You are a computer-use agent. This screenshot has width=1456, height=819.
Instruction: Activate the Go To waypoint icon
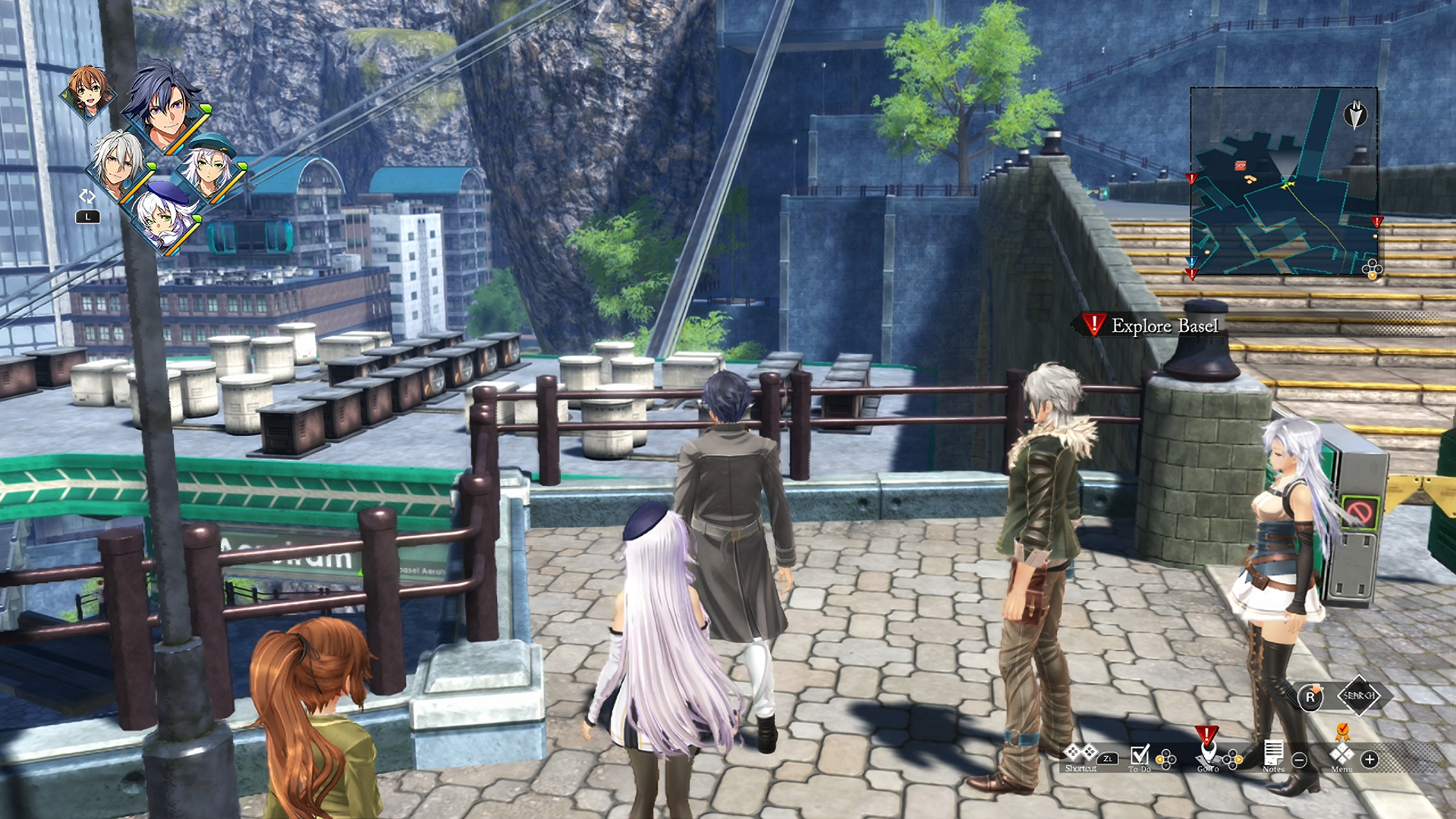(1207, 752)
